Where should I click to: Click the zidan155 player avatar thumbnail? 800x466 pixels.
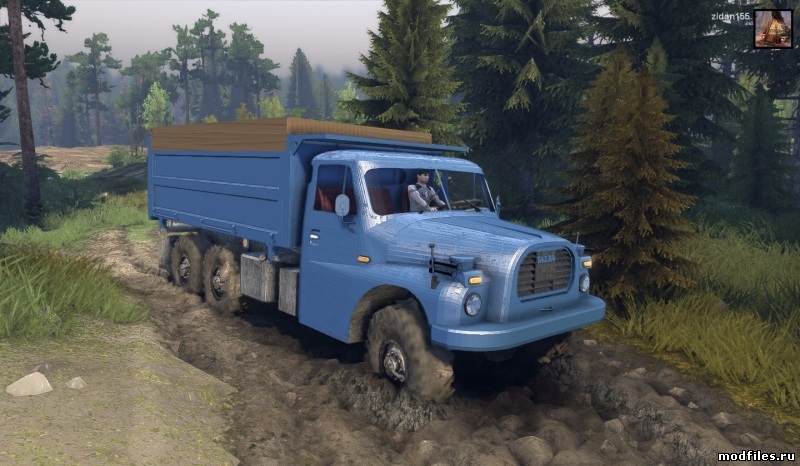pos(772,28)
